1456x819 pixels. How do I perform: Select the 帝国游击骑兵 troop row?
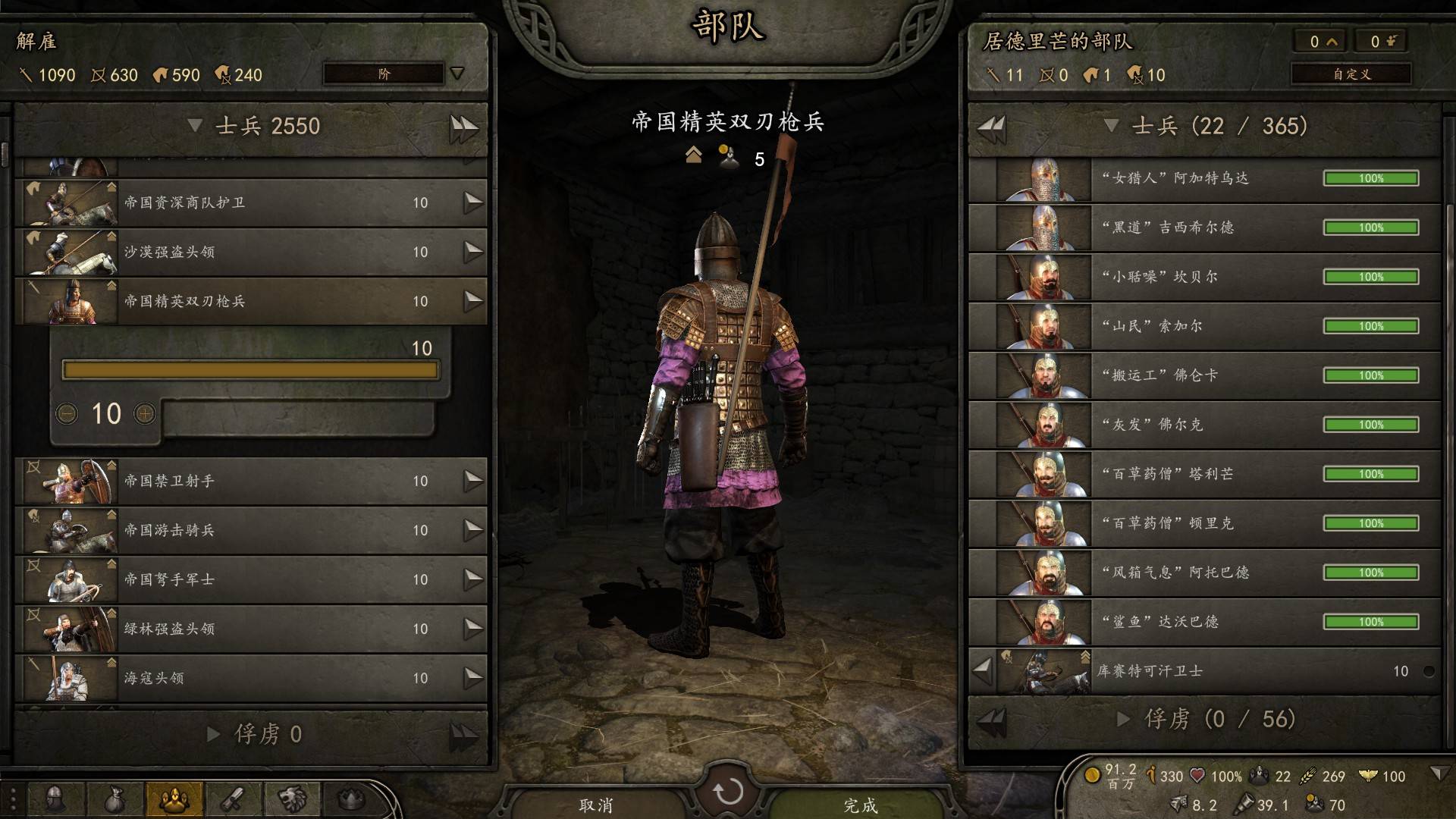point(250,530)
